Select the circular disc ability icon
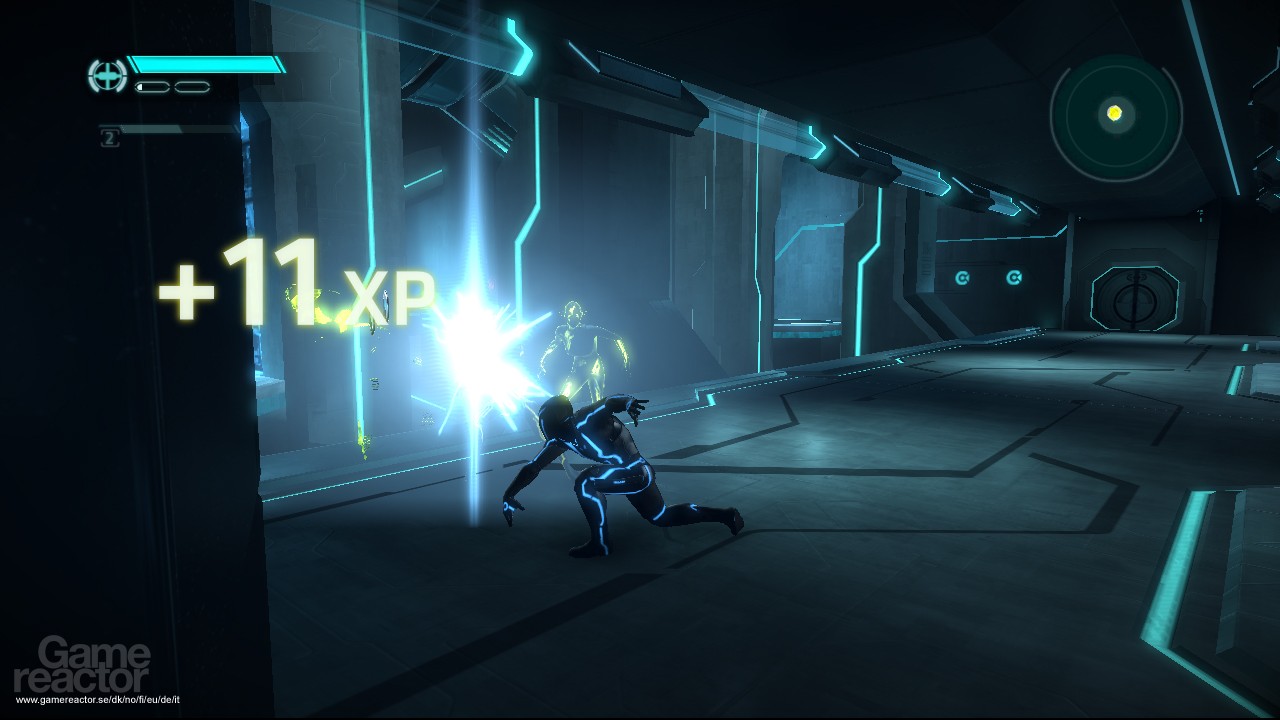 (106, 75)
